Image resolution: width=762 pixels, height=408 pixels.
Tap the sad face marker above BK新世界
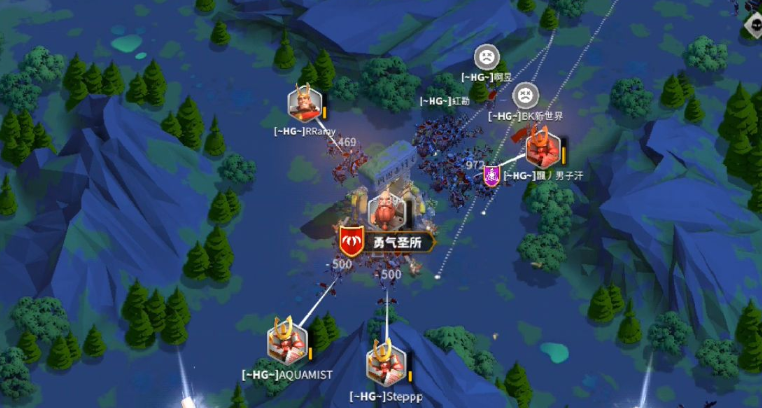[523, 95]
